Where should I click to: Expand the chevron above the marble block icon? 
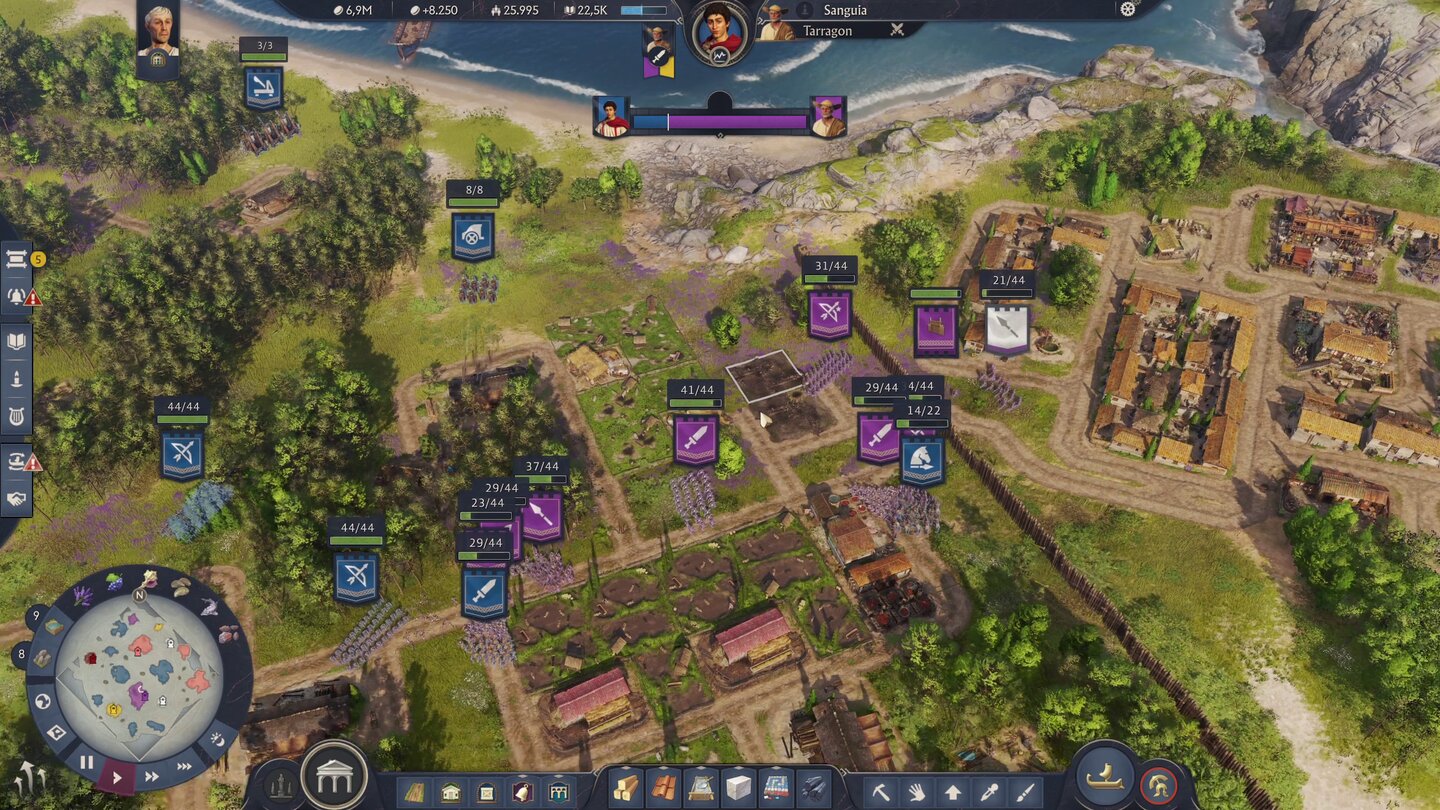[x=739, y=768]
